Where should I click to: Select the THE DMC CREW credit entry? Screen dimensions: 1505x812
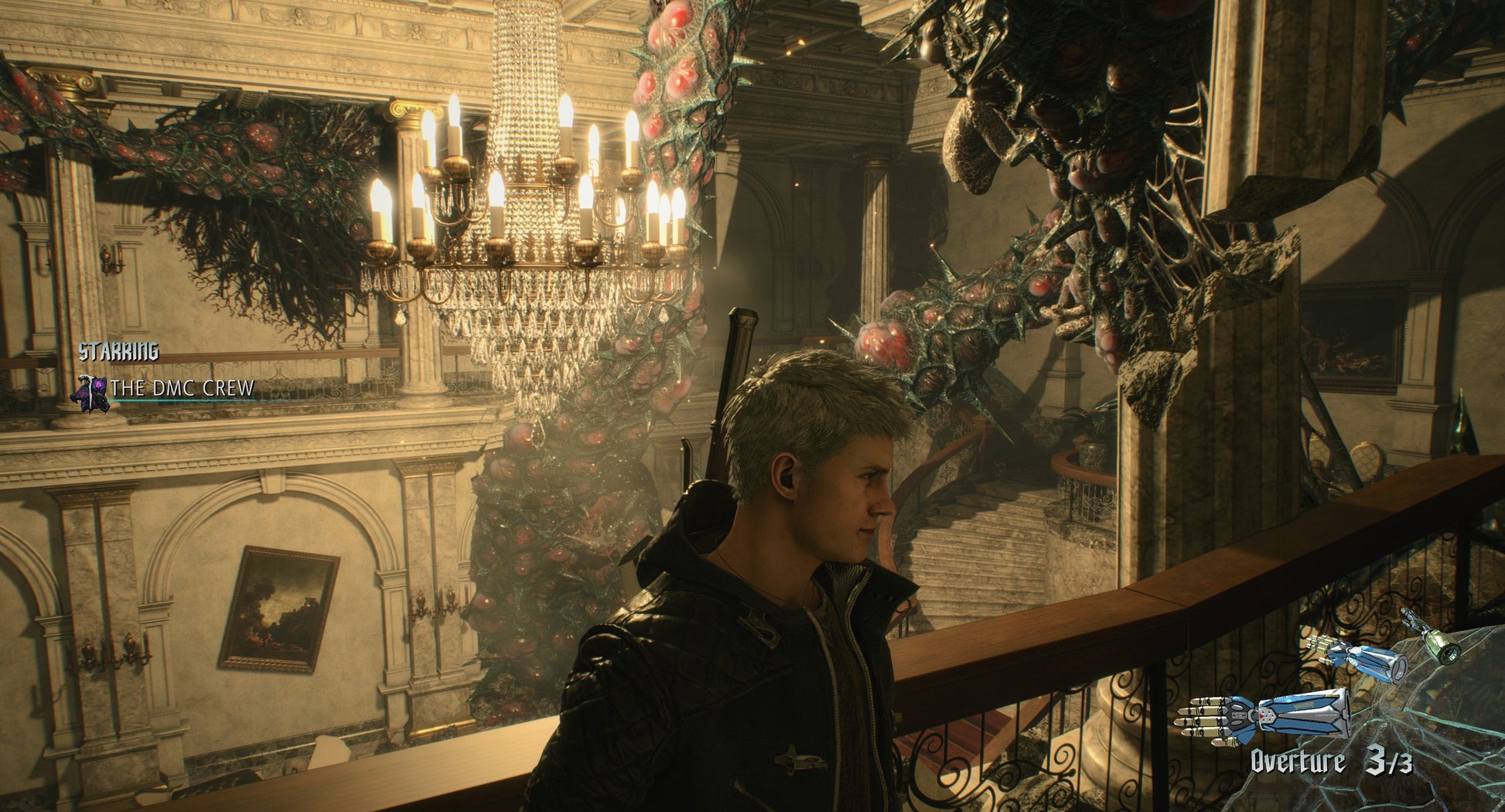pyautogui.click(x=183, y=388)
